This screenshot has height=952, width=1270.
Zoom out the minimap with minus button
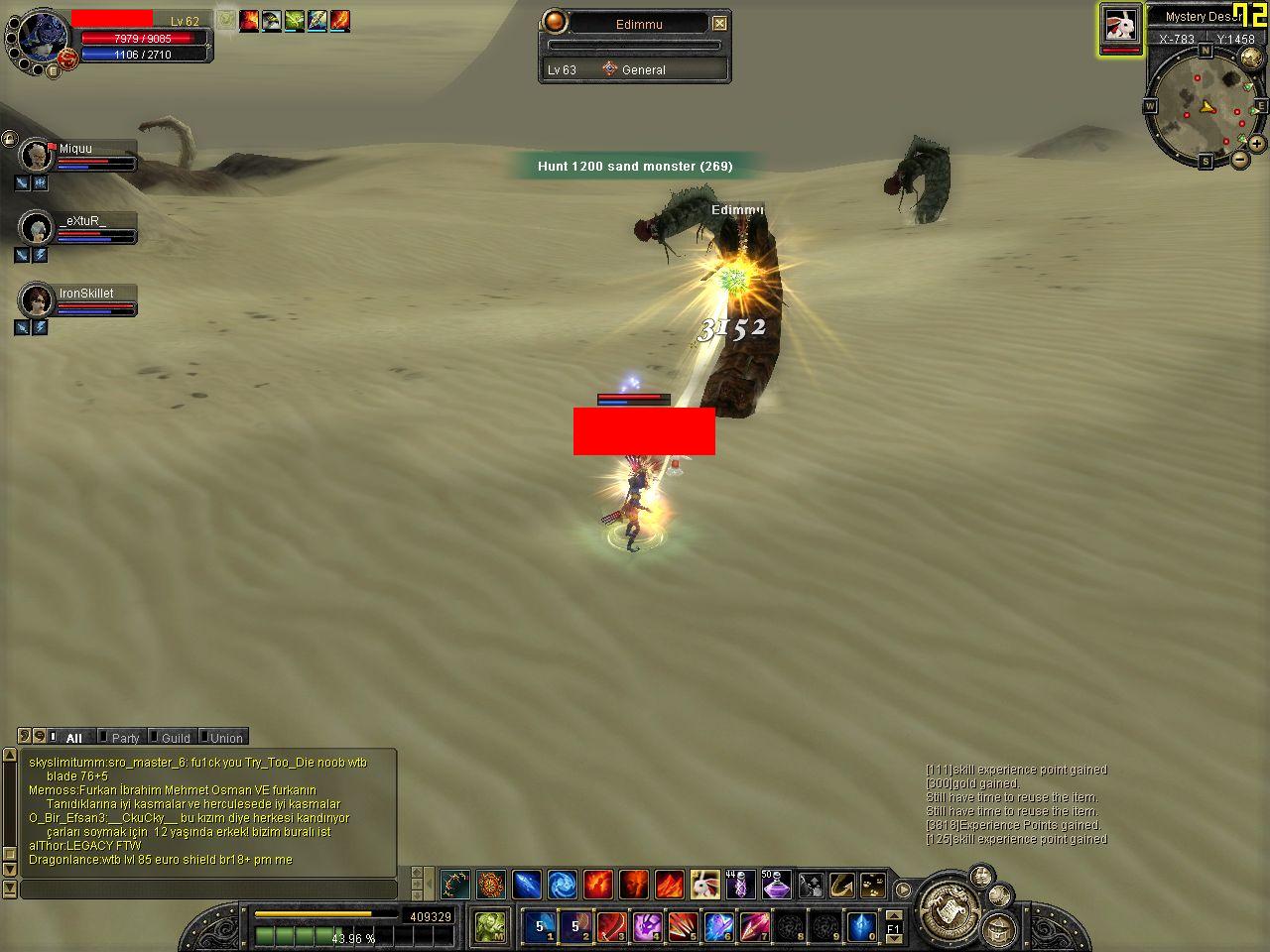click(1240, 159)
